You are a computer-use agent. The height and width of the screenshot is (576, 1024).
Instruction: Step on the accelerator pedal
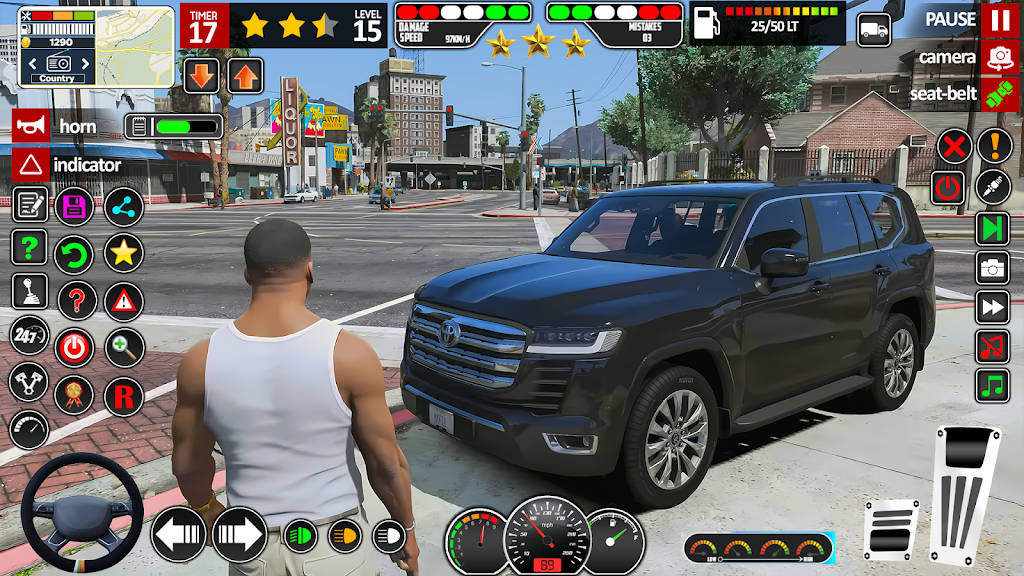coord(964,494)
